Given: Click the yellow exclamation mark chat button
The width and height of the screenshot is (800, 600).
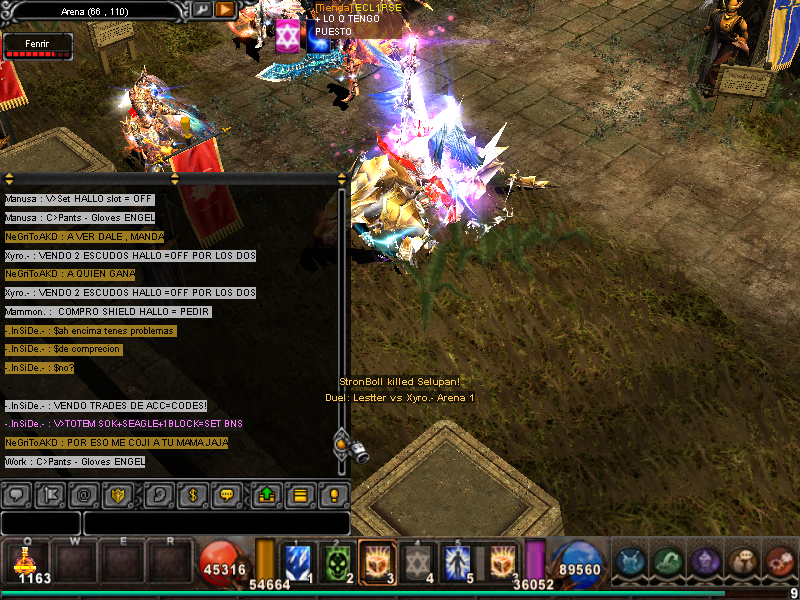Looking at the screenshot, I should (334, 494).
